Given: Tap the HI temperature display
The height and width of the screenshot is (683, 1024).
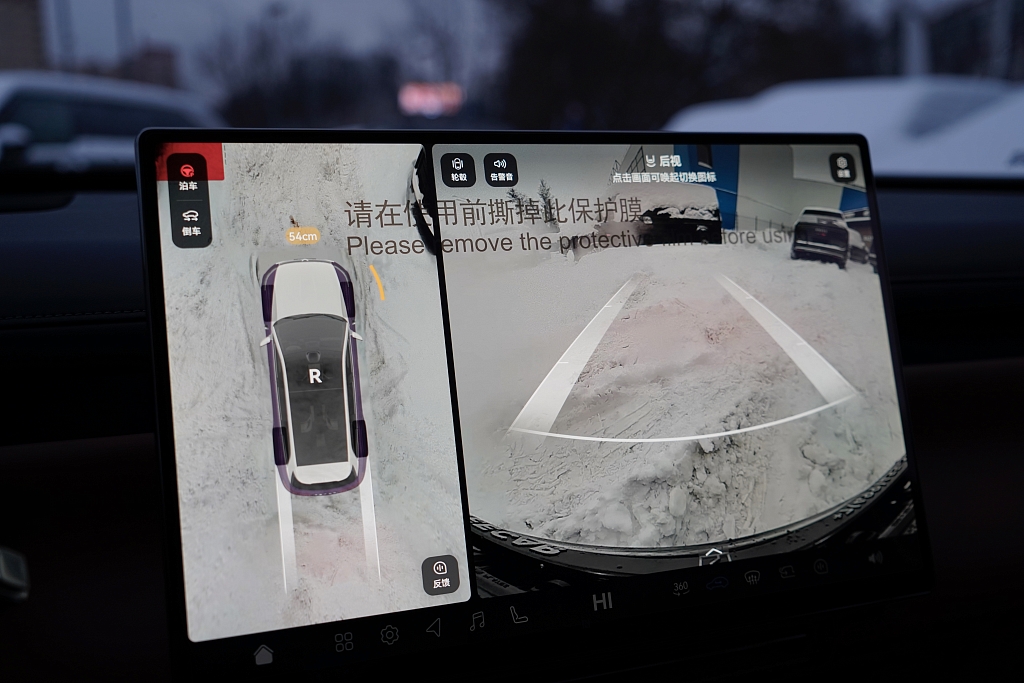Looking at the screenshot, I should [602, 601].
